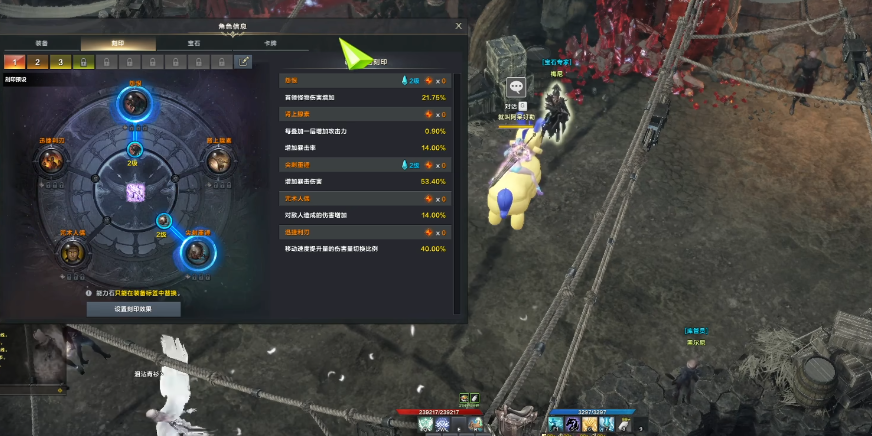Select the 刻印 tab
The image size is (872, 436).
click(118, 44)
